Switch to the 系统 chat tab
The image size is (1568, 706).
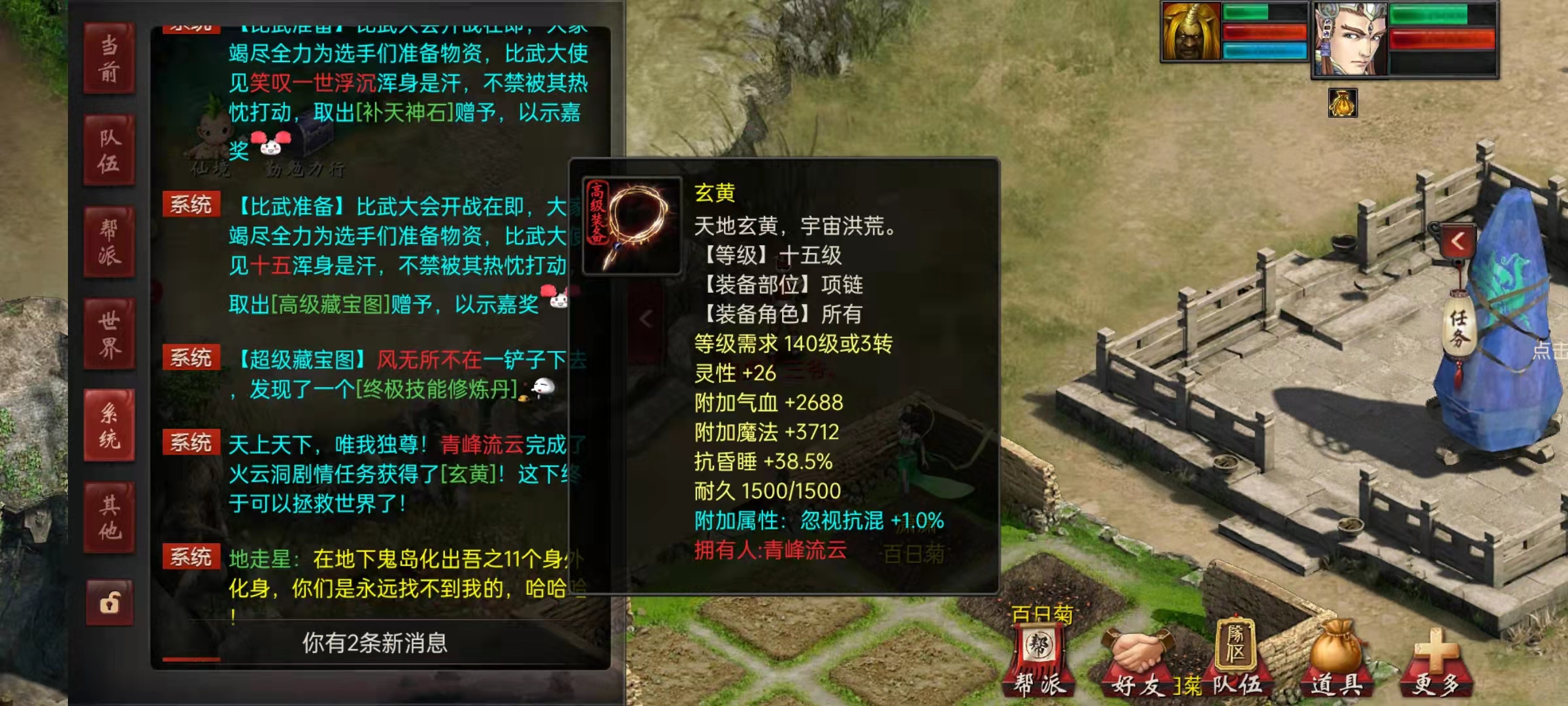(110, 423)
